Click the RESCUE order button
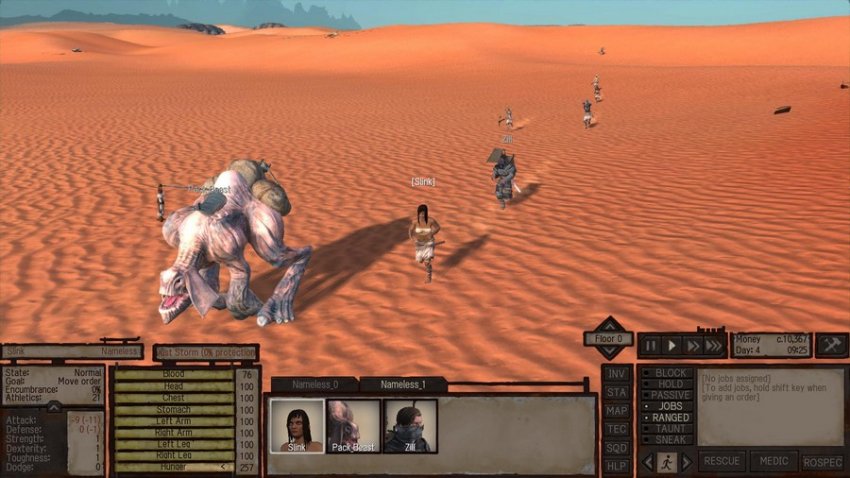Screen dimensions: 850x478 pyautogui.click(x=722, y=462)
